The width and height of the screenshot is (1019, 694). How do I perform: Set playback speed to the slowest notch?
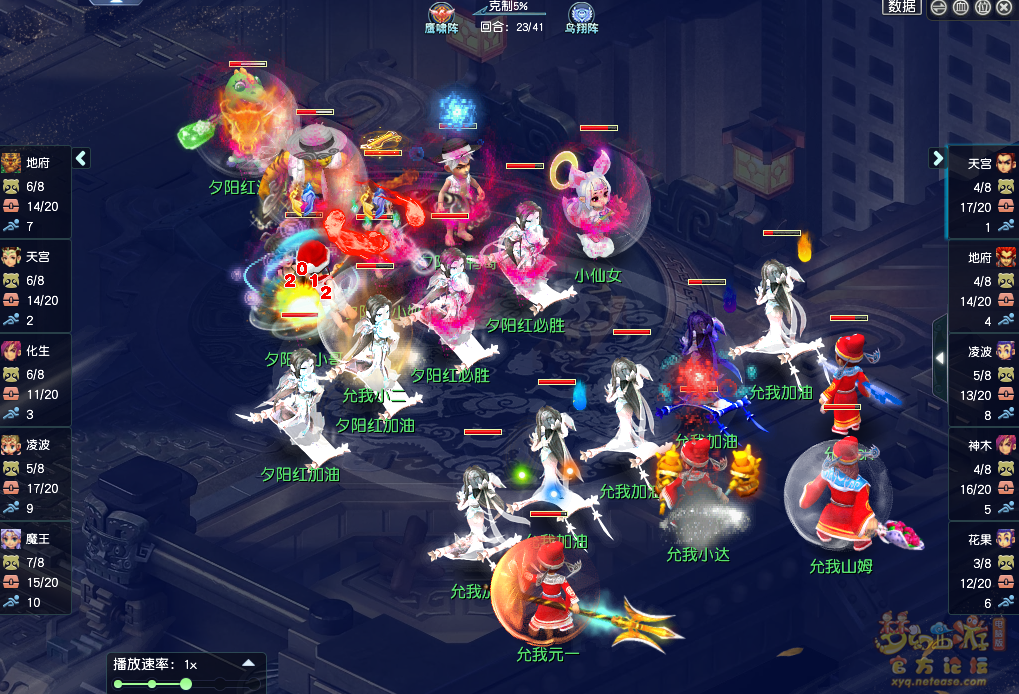[x=119, y=684]
